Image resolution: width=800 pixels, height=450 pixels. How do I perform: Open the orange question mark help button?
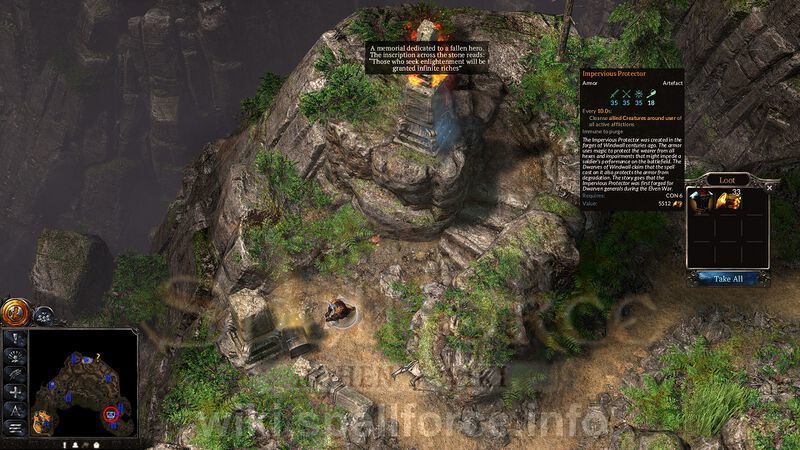click(x=14, y=312)
